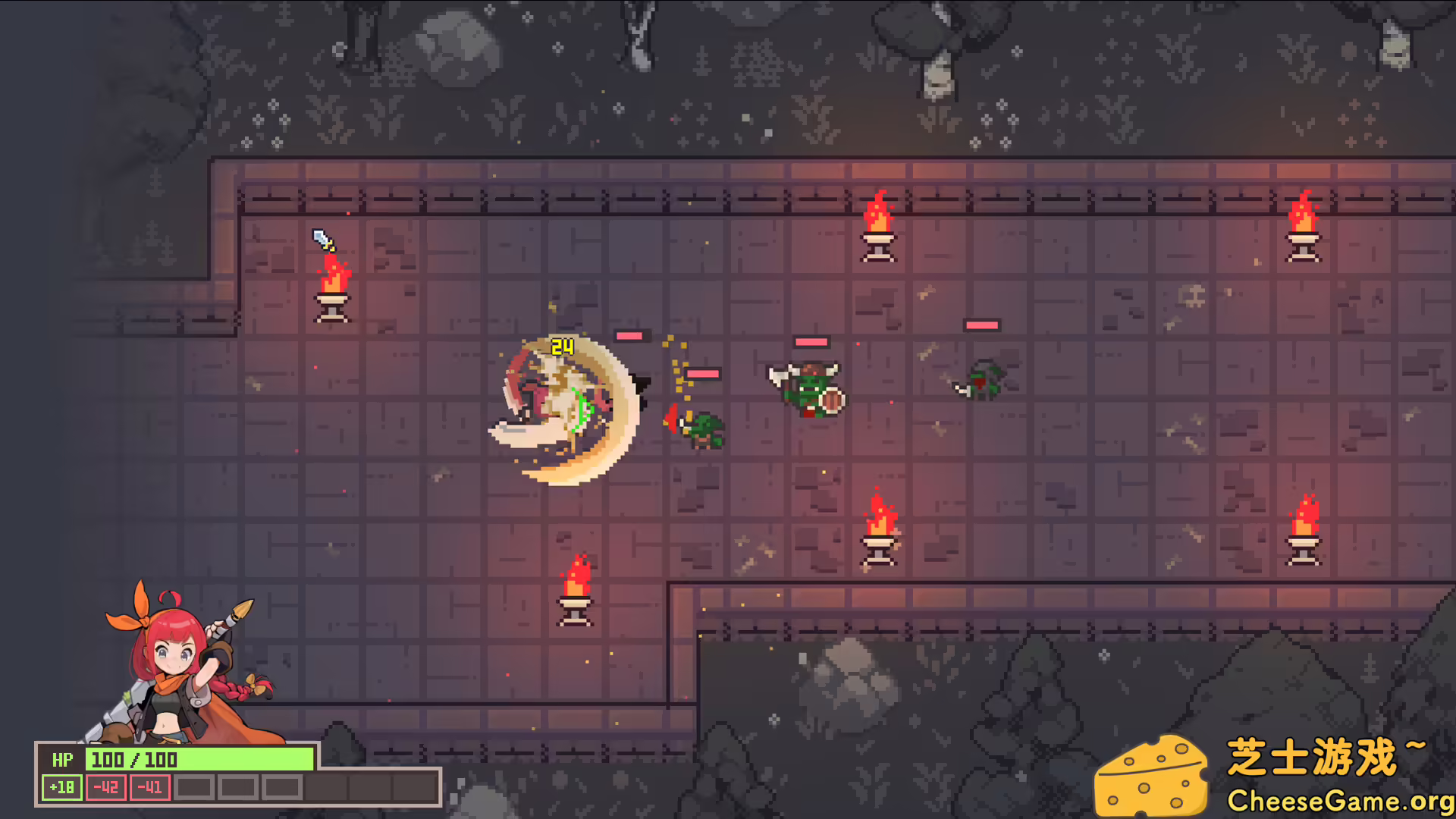Click the first empty log slot

point(194,787)
